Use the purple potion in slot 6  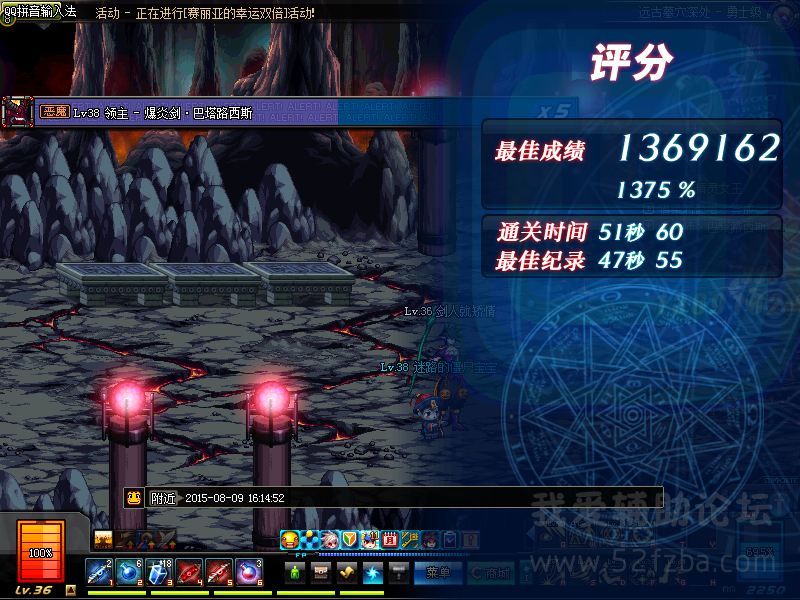(249, 573)
